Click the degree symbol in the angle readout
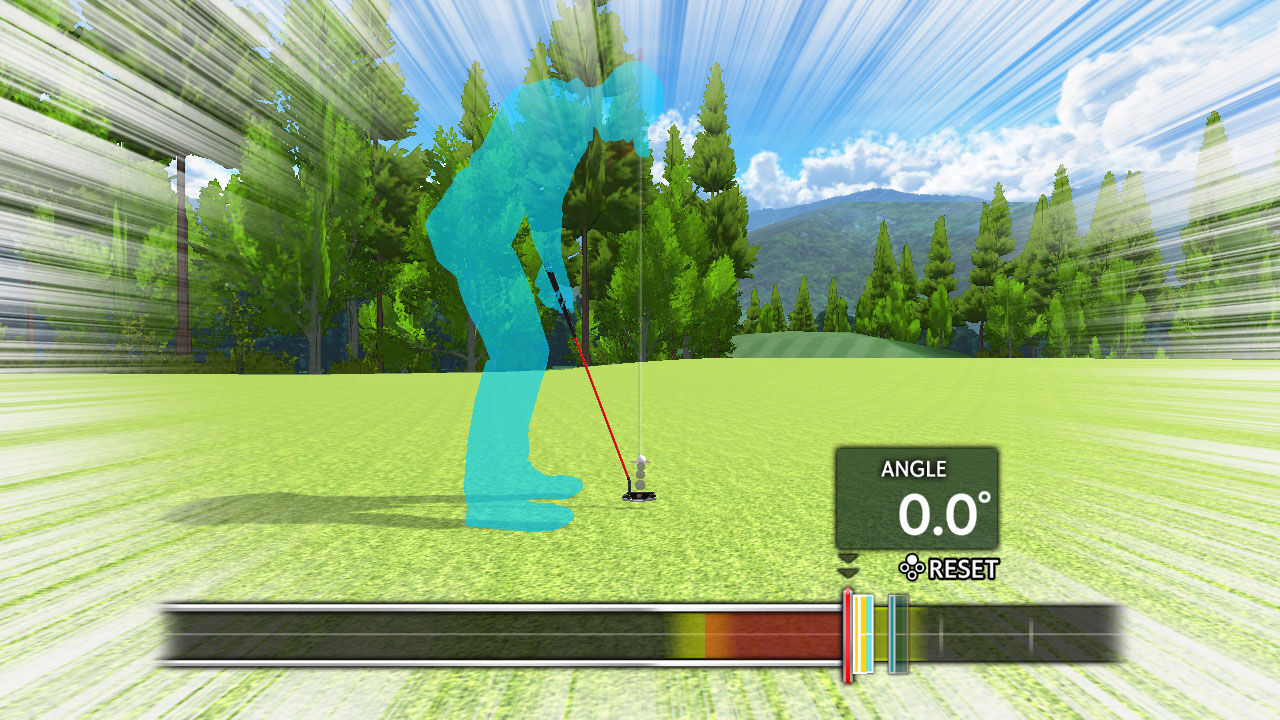The width and height of the screenshot is (1280, 720). pos(982,498)
